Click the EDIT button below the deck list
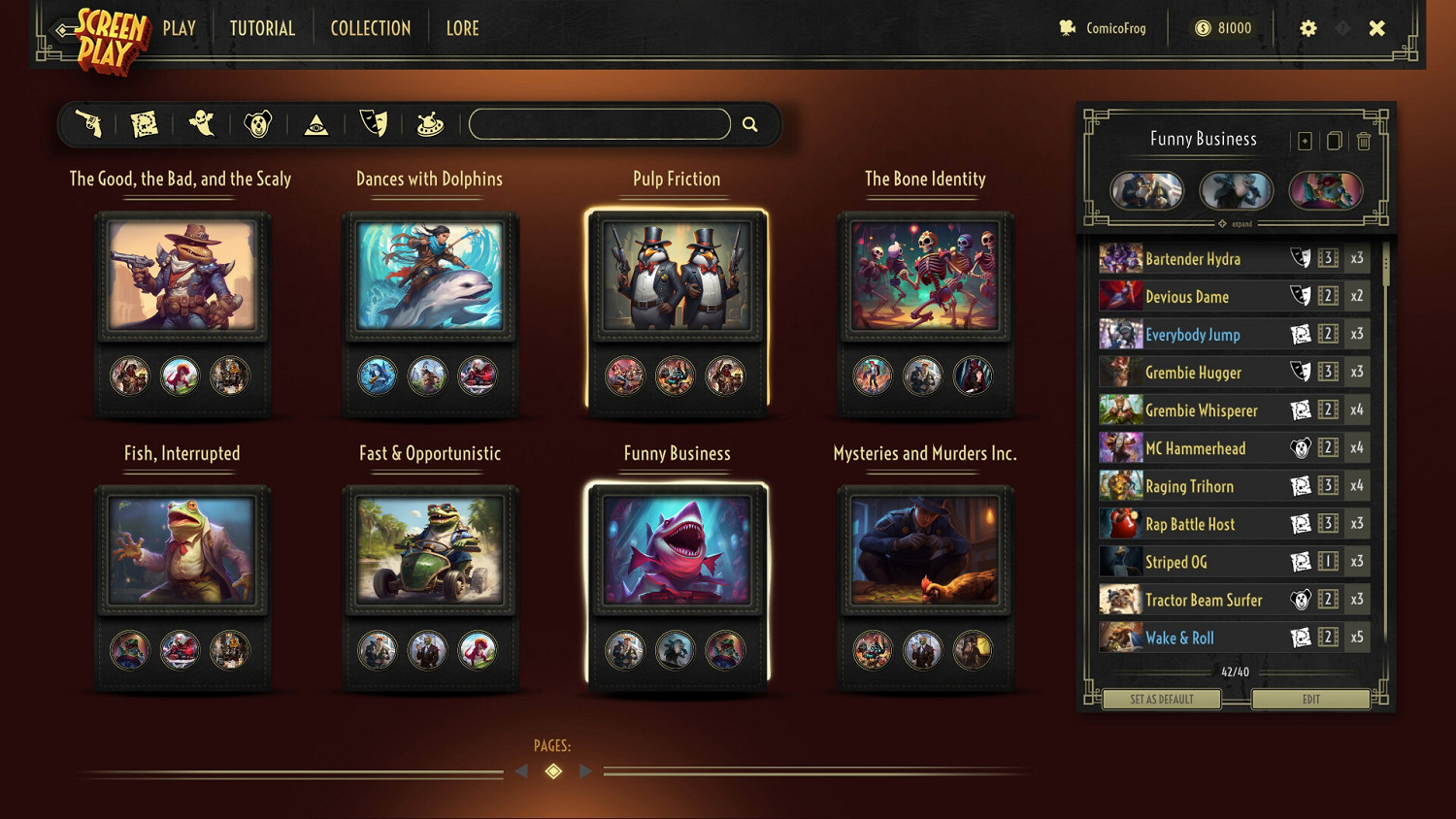 coord(1311,699)
